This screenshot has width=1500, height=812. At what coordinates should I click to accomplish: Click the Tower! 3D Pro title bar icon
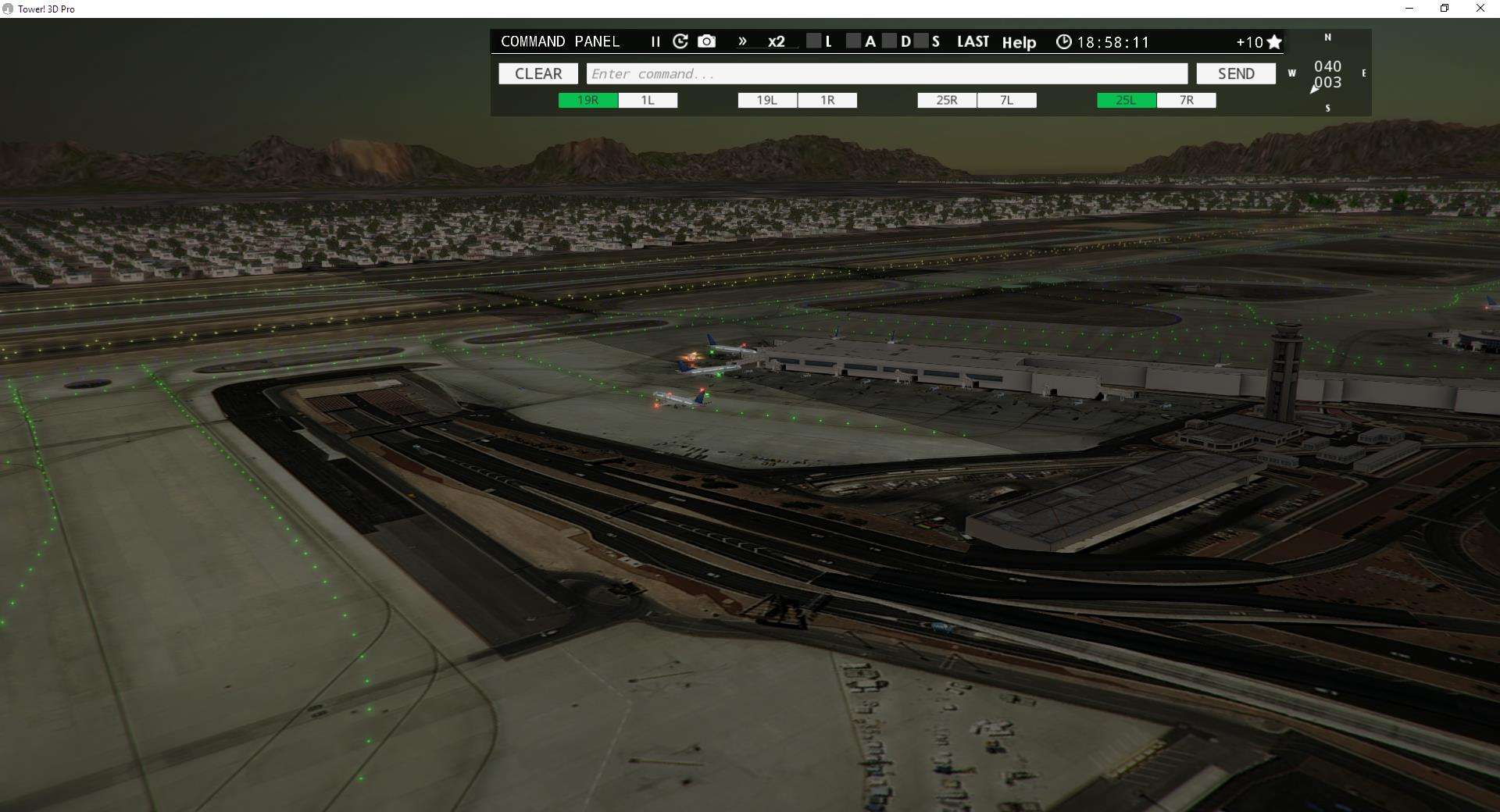point(8,9)
